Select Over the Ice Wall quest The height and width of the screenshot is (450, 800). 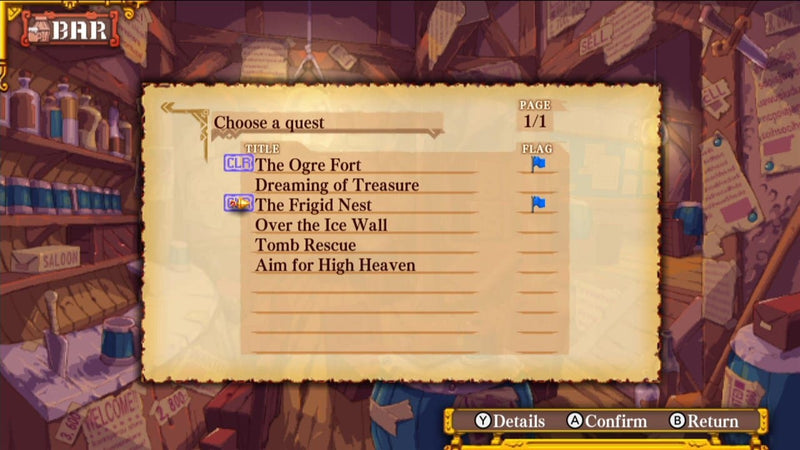click(320, 225)
